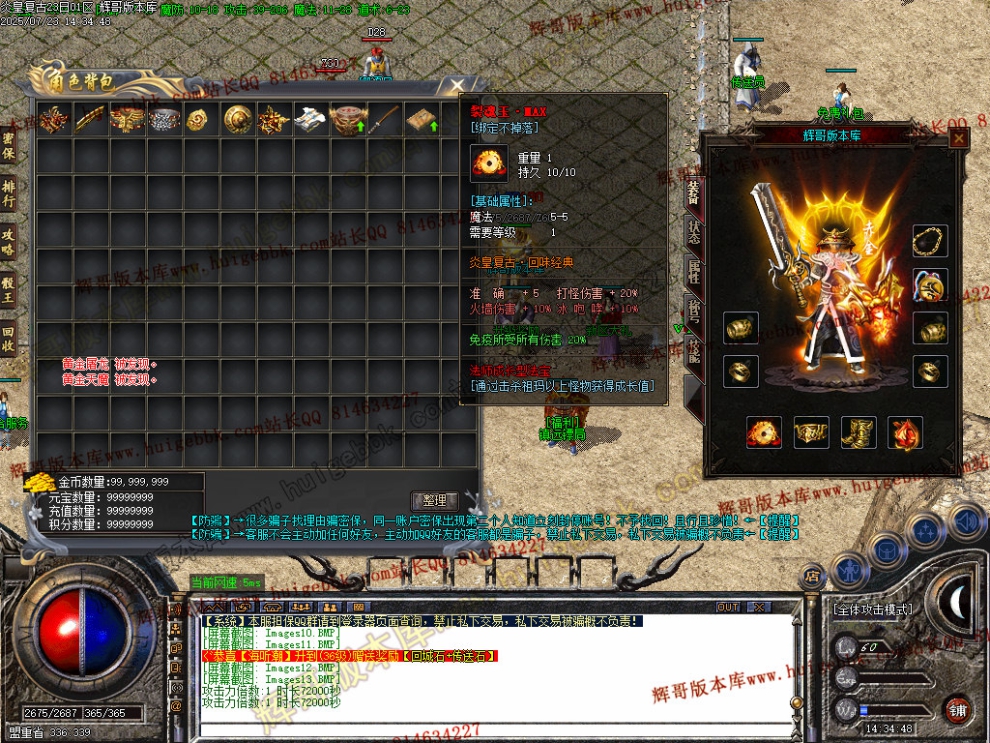The image size is (990, 743).
Task: Pick the long staff weapon in bag
Action: coord(384,120)
